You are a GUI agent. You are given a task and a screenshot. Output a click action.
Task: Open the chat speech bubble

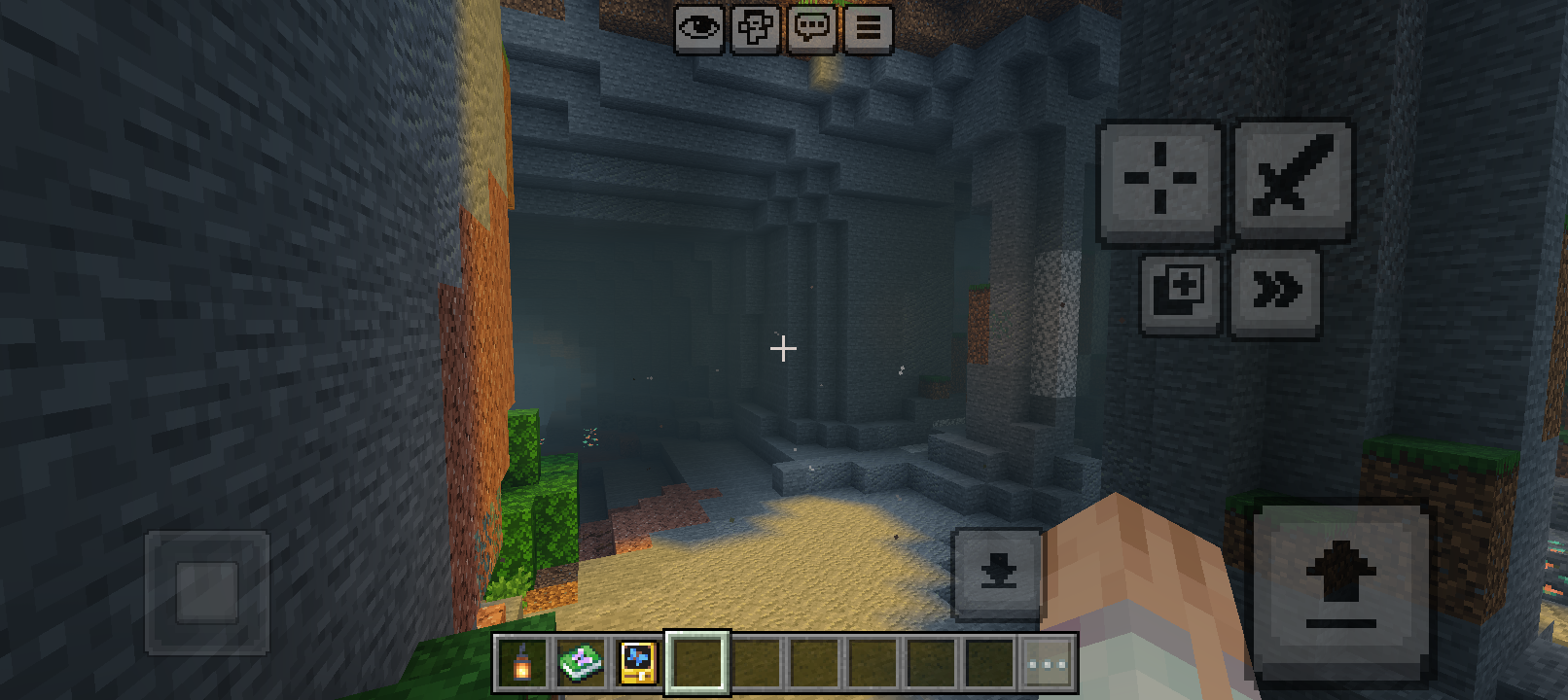(x=811, y=28)
